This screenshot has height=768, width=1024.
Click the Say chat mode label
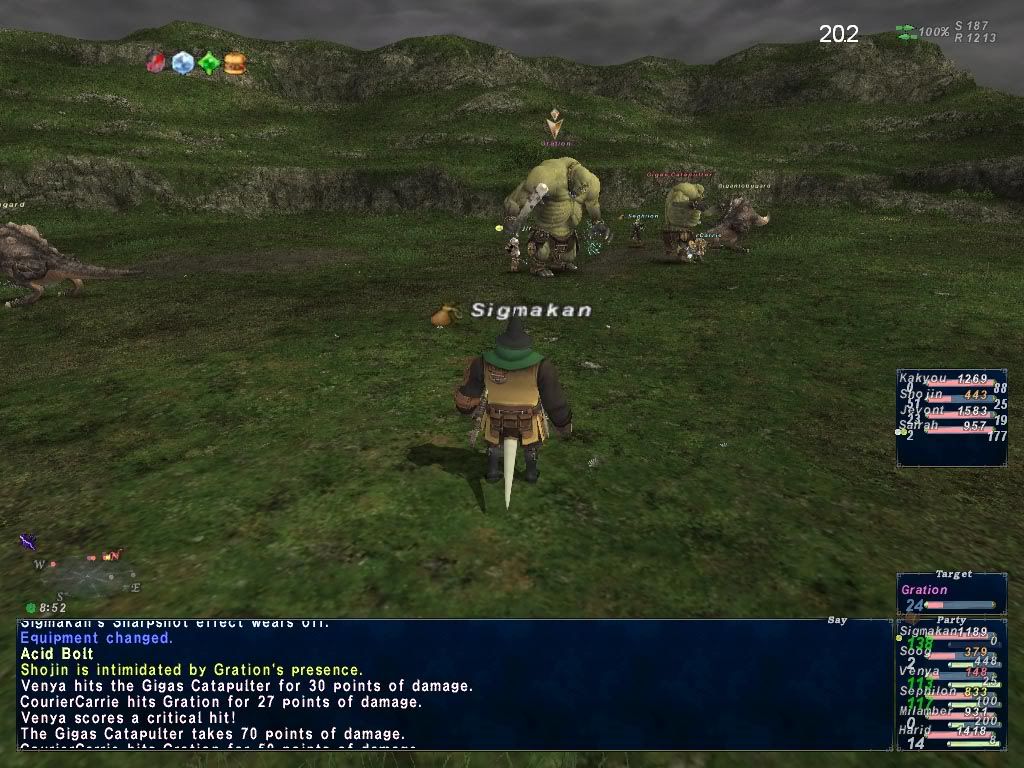(838, 621)
